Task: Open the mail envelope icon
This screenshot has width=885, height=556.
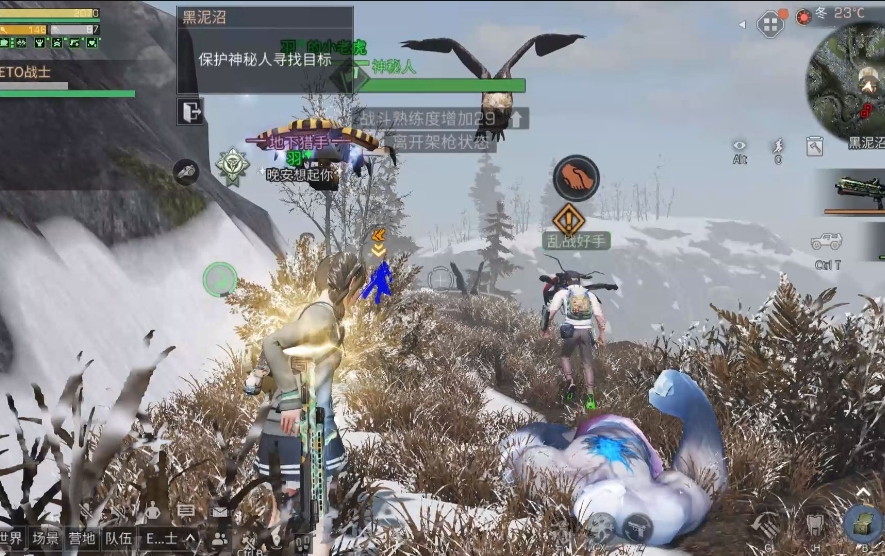Action: 219,511
